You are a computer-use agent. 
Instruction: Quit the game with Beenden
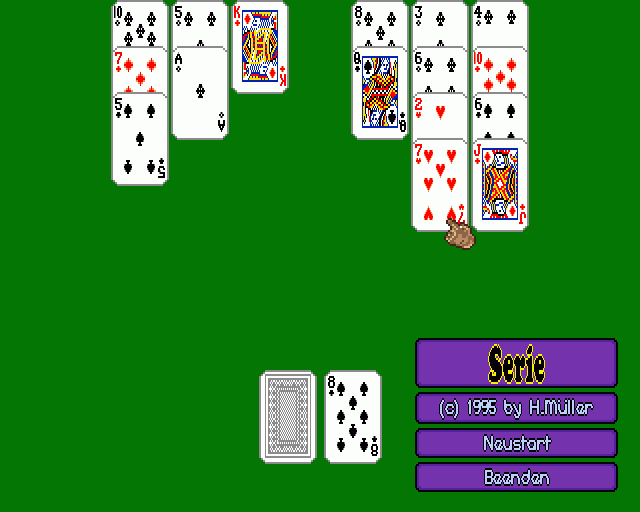click(516, 477)
